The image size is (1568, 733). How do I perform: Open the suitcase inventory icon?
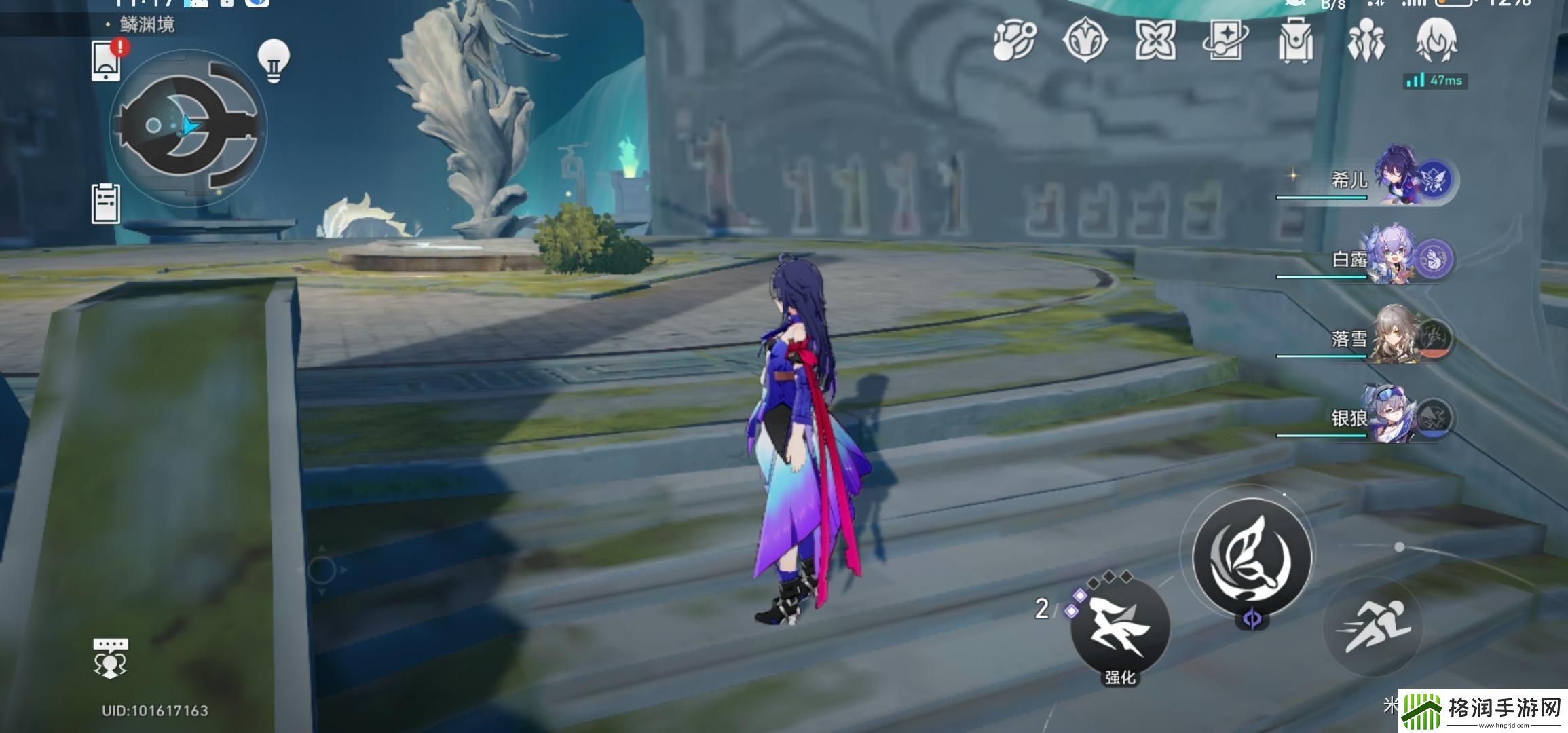pyautogui.click(x=1295, y=41)
